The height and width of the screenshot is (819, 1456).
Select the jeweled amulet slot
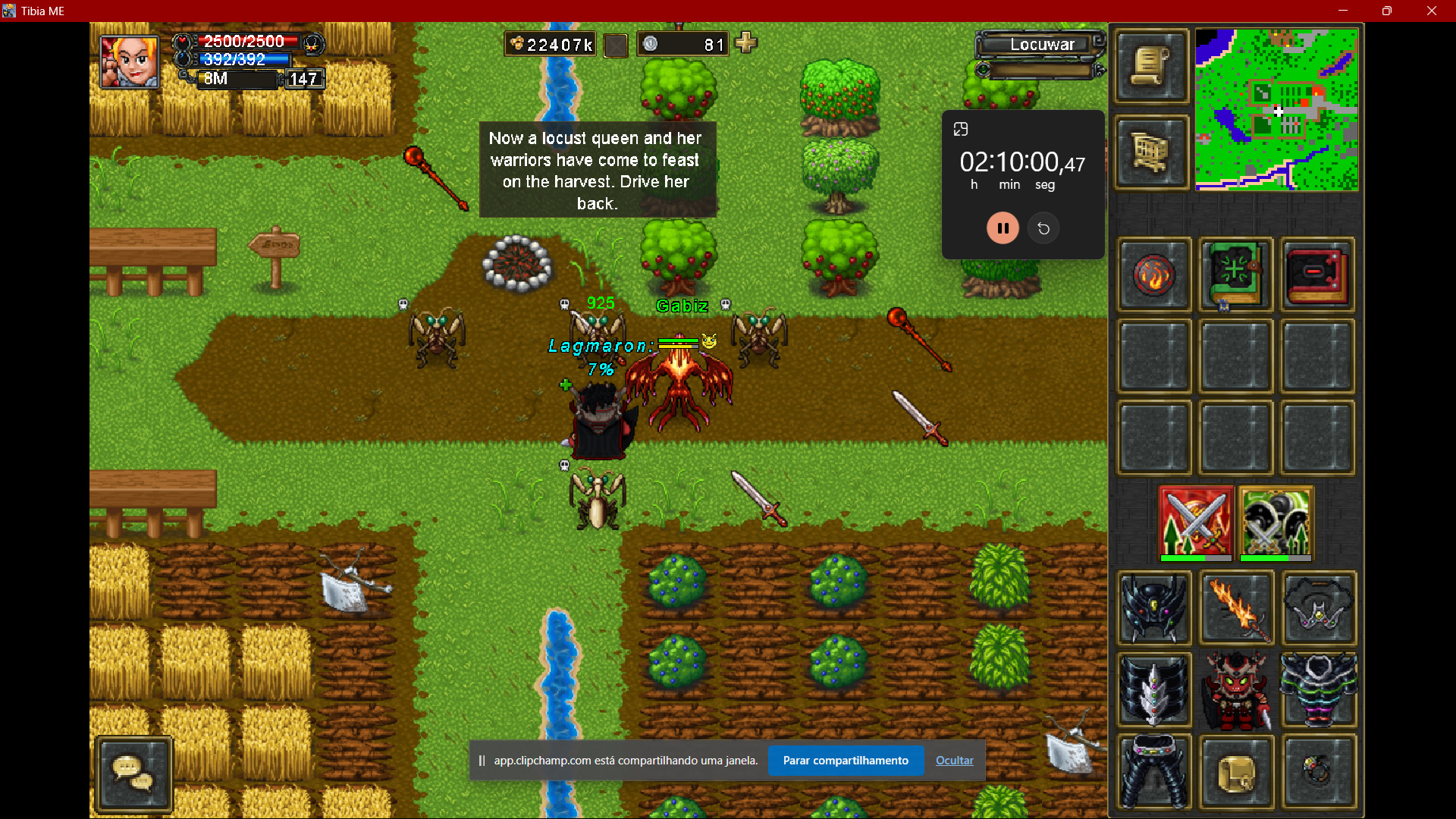tap(1318, 608)
